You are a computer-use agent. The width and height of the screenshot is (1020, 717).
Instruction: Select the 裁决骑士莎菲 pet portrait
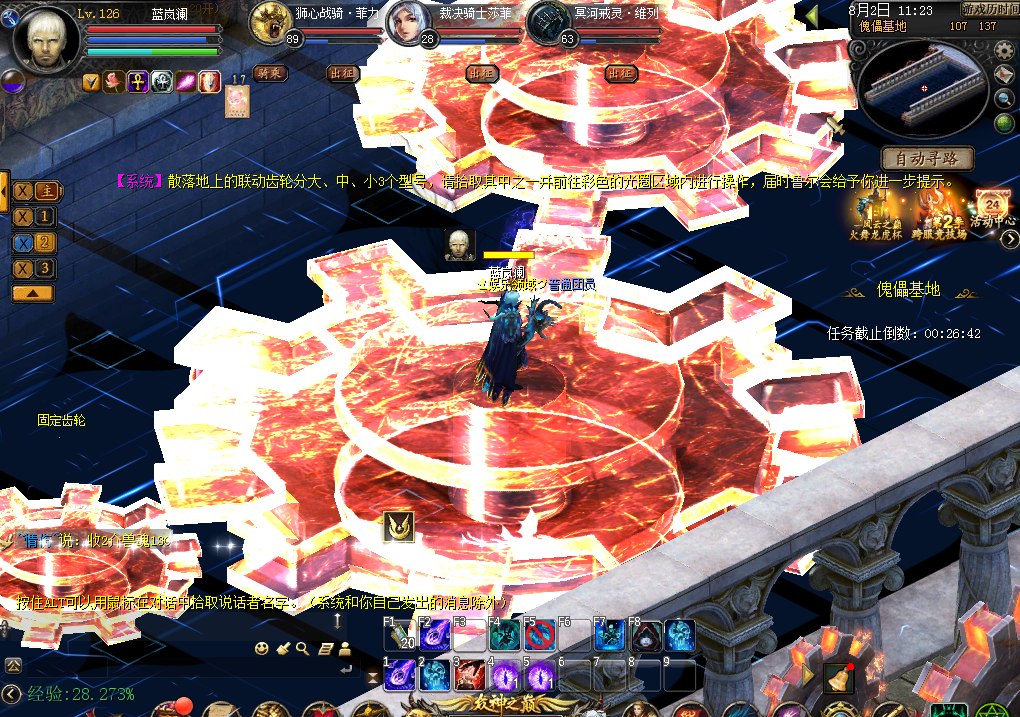click(x=406, y=22)
